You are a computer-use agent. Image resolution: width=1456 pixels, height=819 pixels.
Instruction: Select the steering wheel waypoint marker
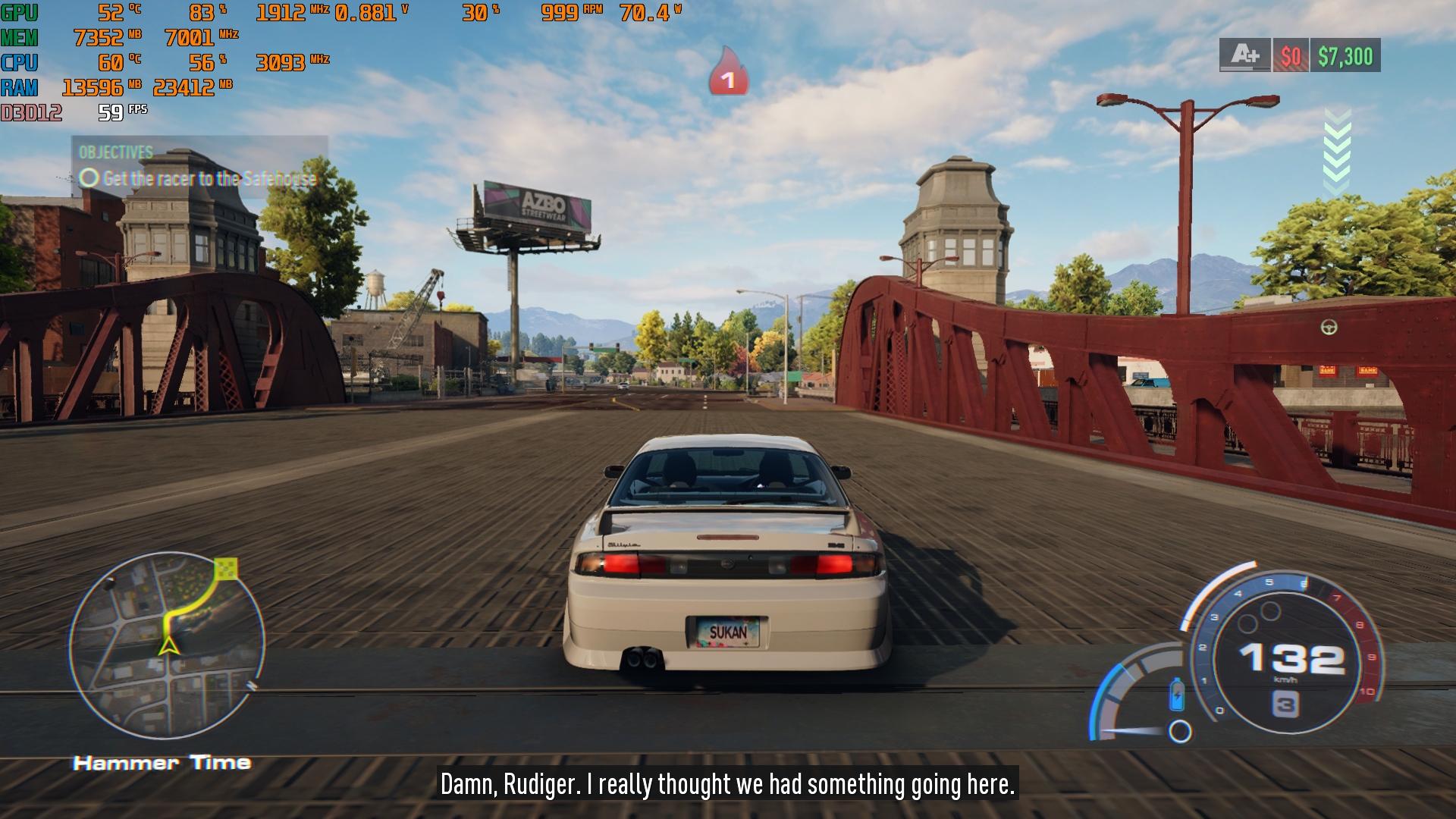tap(1329, 327)
